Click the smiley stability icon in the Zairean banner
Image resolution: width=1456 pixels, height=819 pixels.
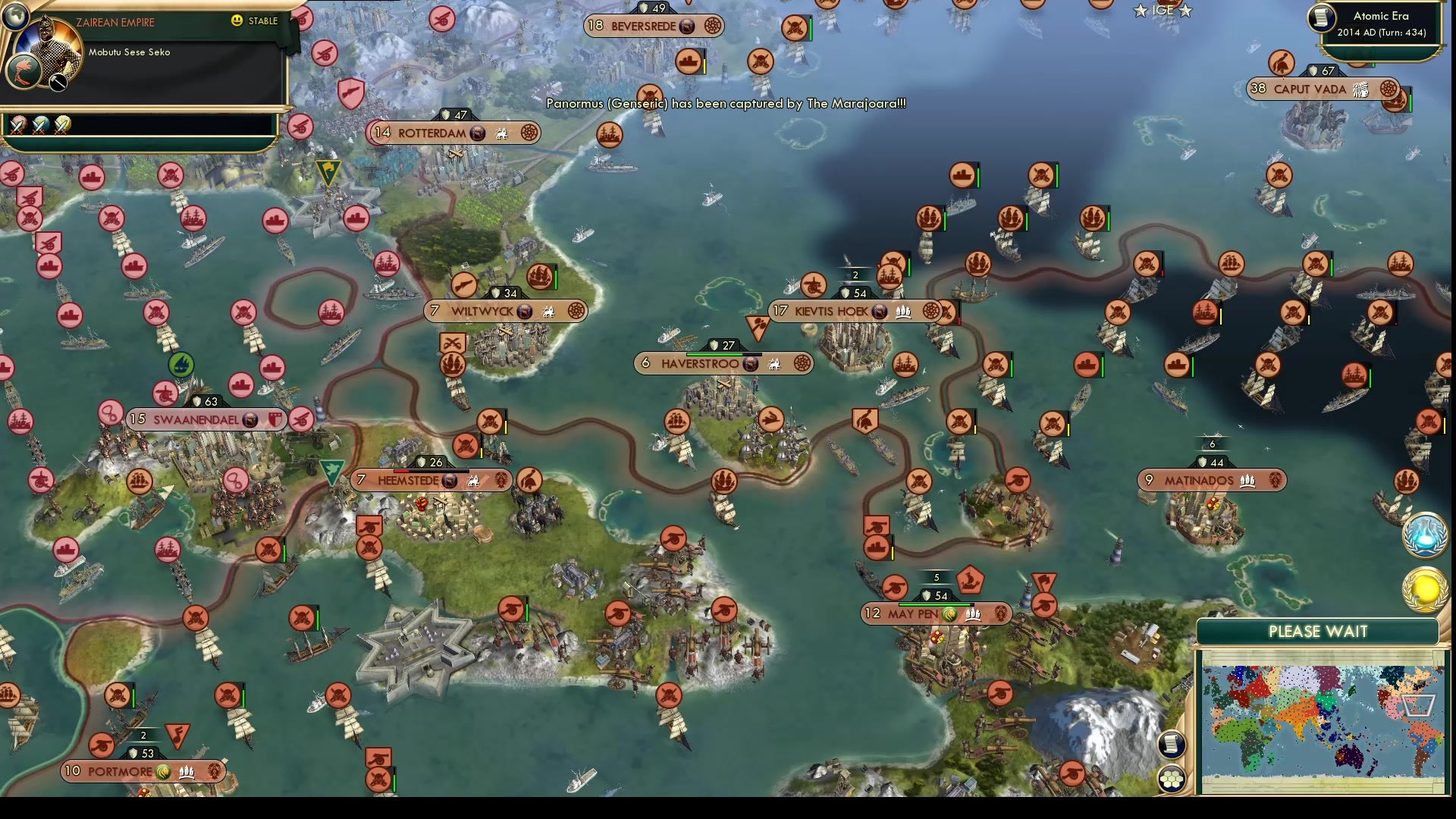238,21
